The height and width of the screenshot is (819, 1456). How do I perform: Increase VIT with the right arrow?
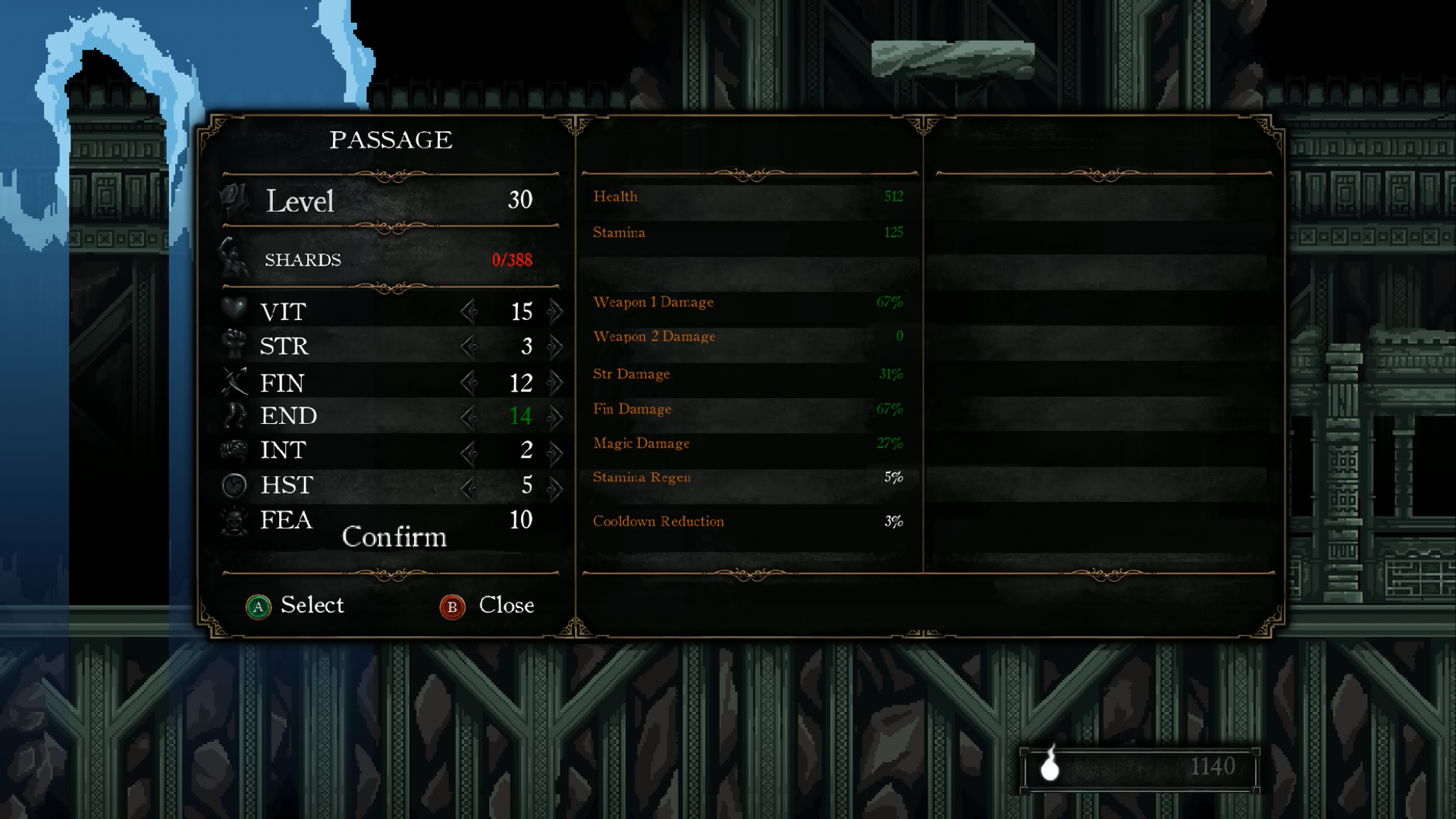tap(556, 311)
